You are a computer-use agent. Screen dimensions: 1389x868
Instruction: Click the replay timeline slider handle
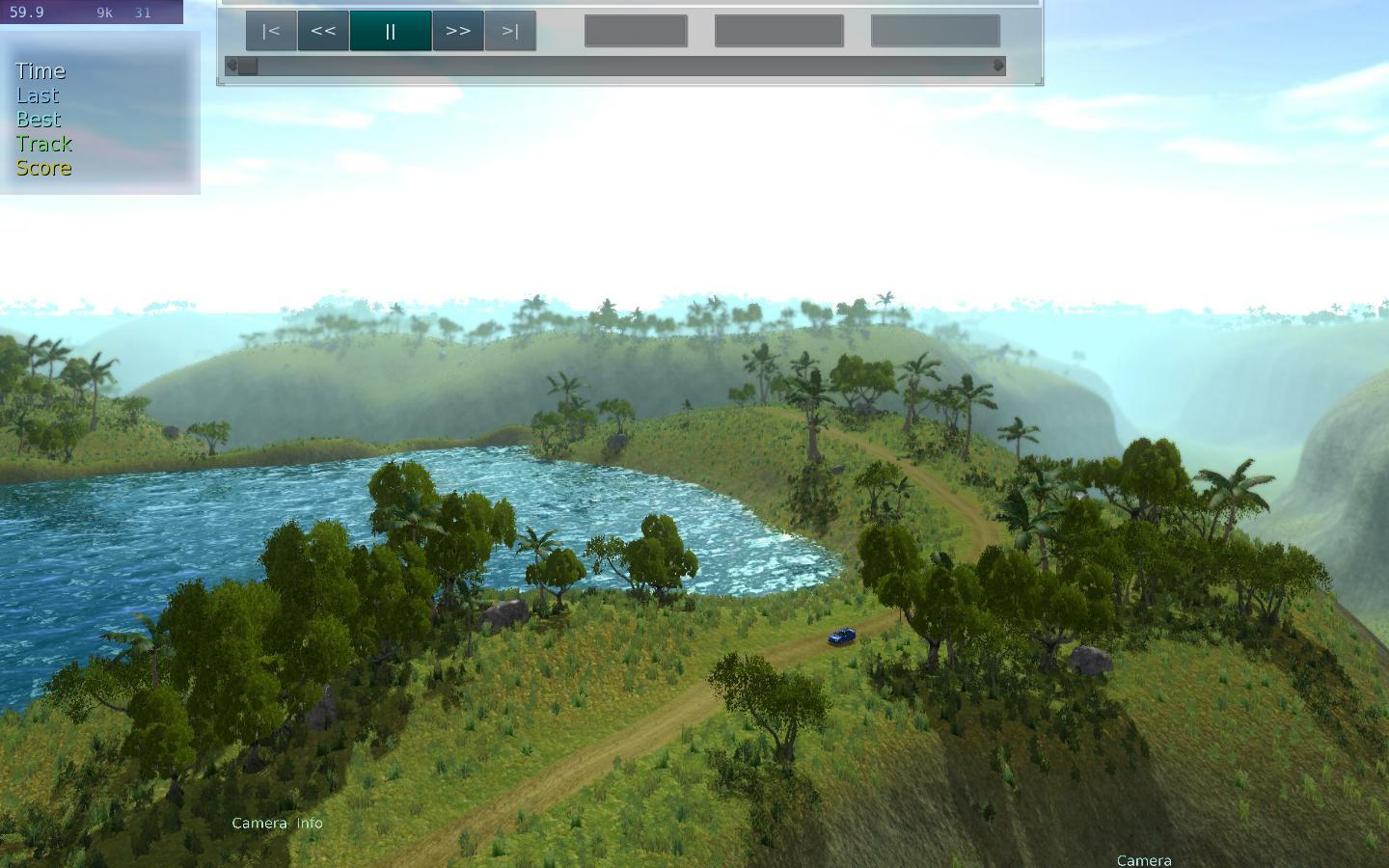248,66
